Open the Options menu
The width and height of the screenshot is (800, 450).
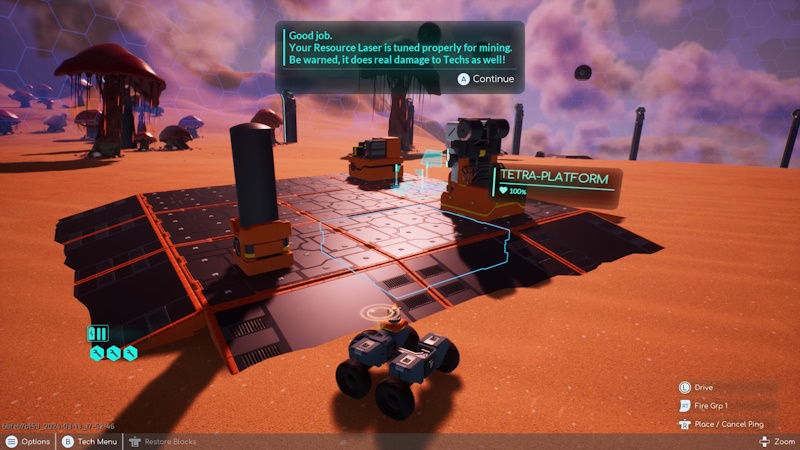pyautogui.click(x=28, y=441)
